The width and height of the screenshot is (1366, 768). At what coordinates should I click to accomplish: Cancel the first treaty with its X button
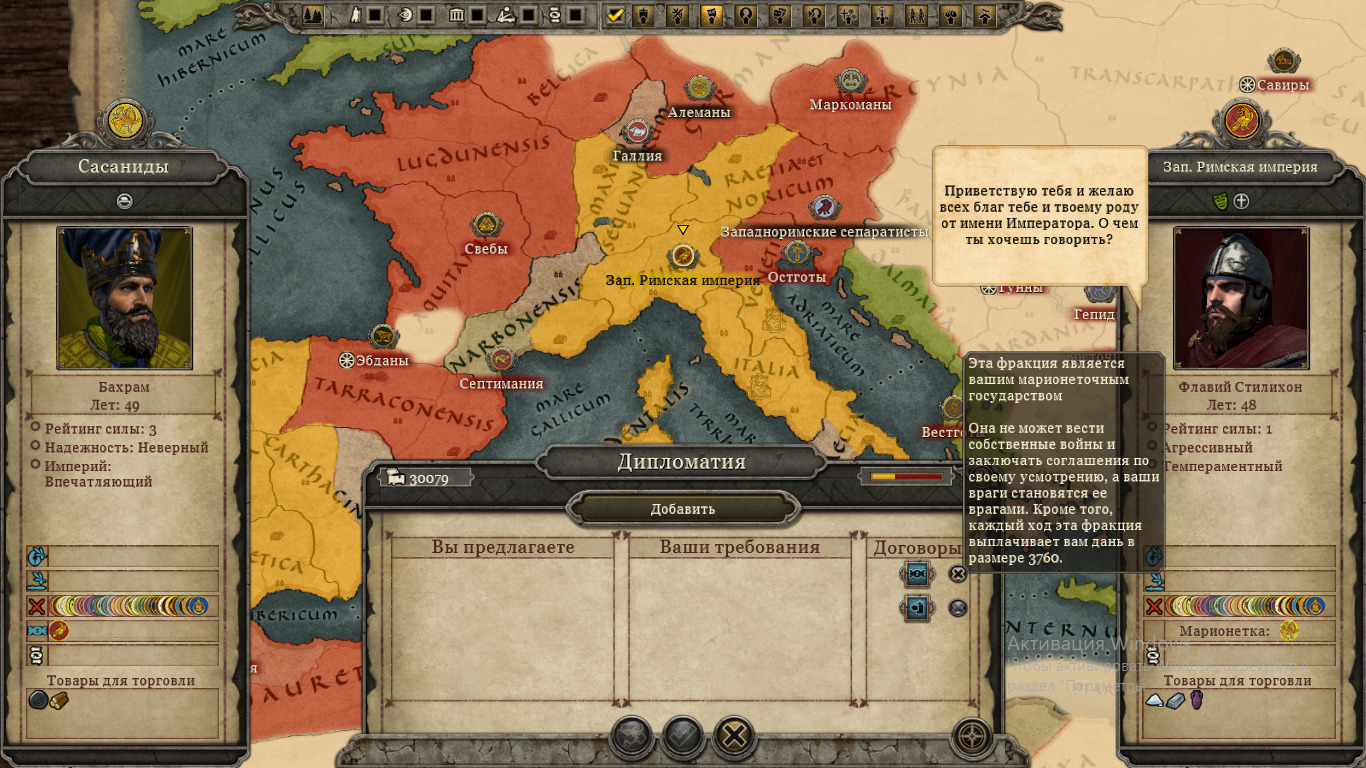coord(958,574)
